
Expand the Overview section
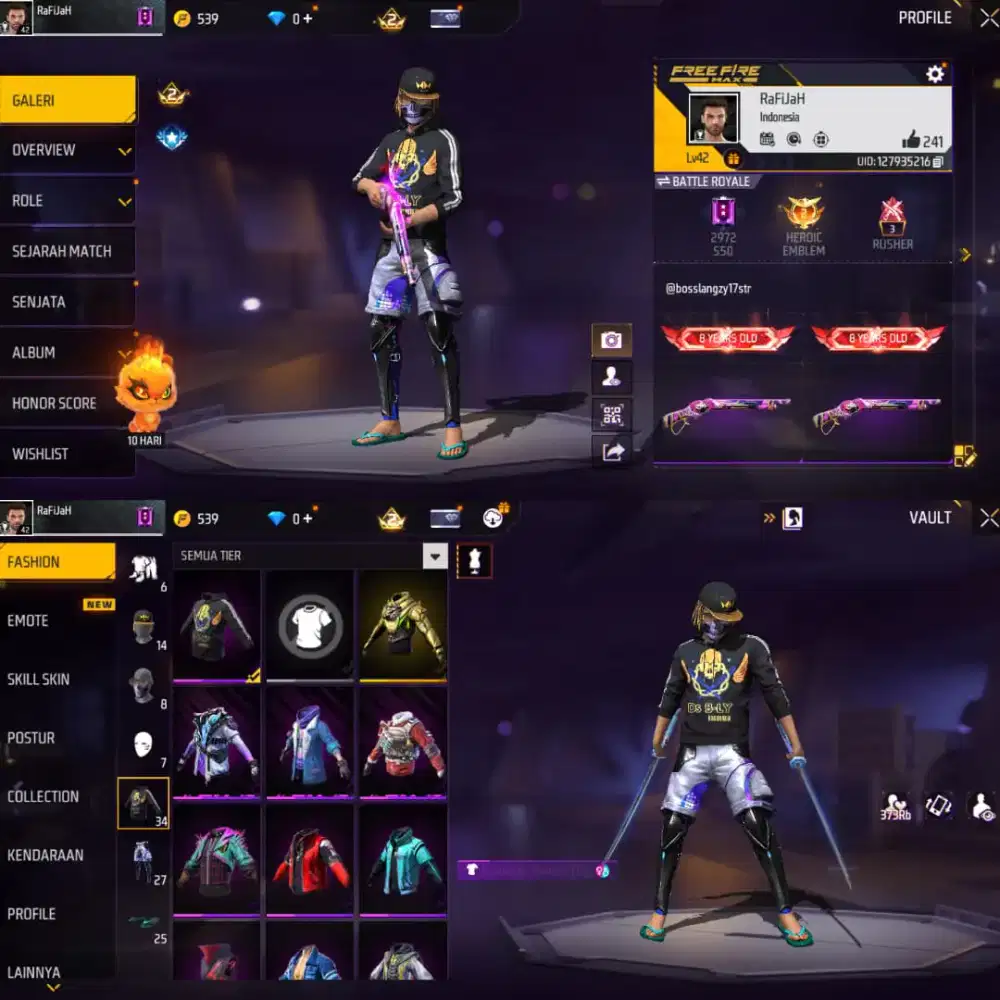pos(66,151)
